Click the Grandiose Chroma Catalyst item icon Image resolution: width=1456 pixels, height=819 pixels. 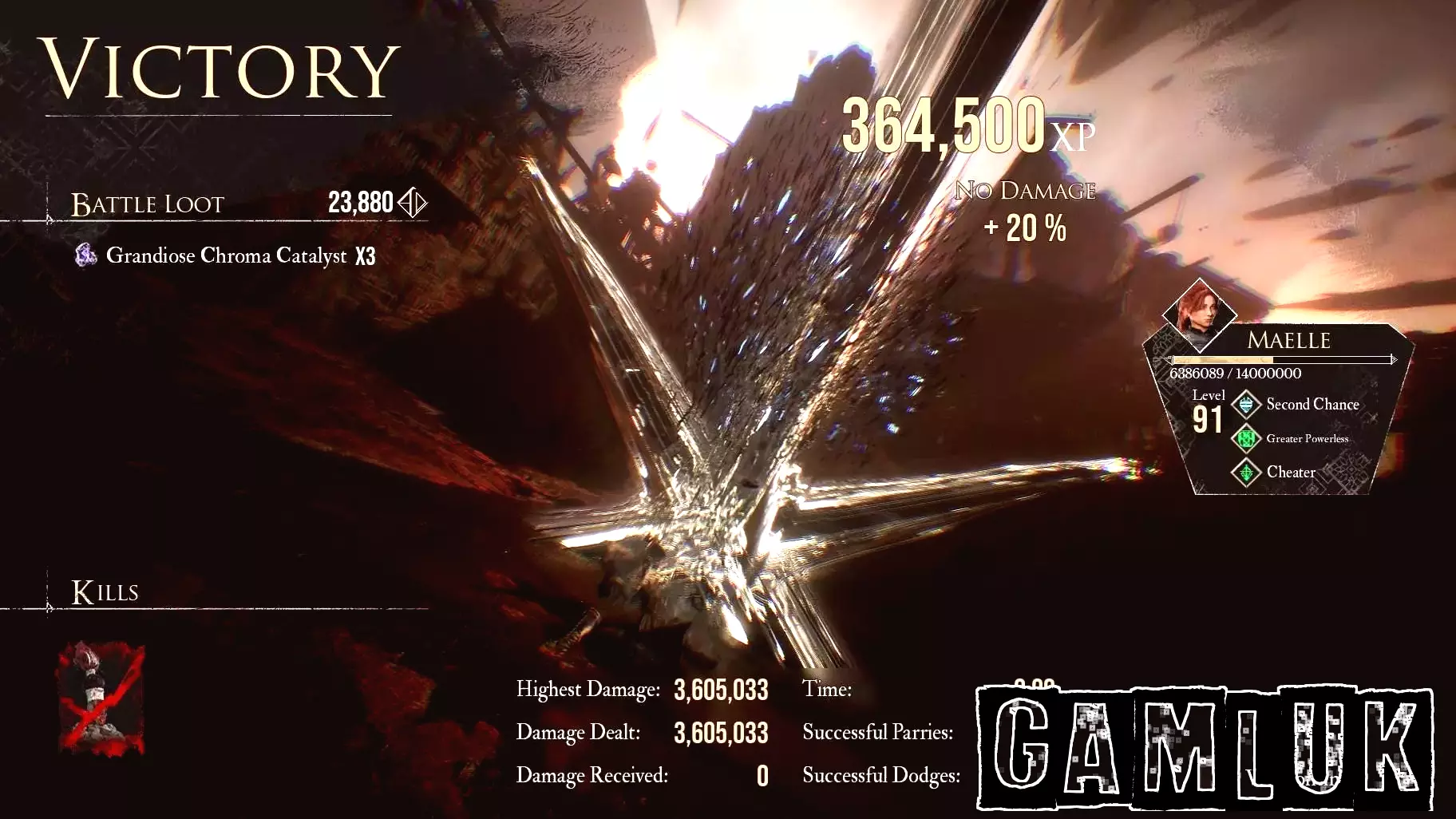point(85,255)
